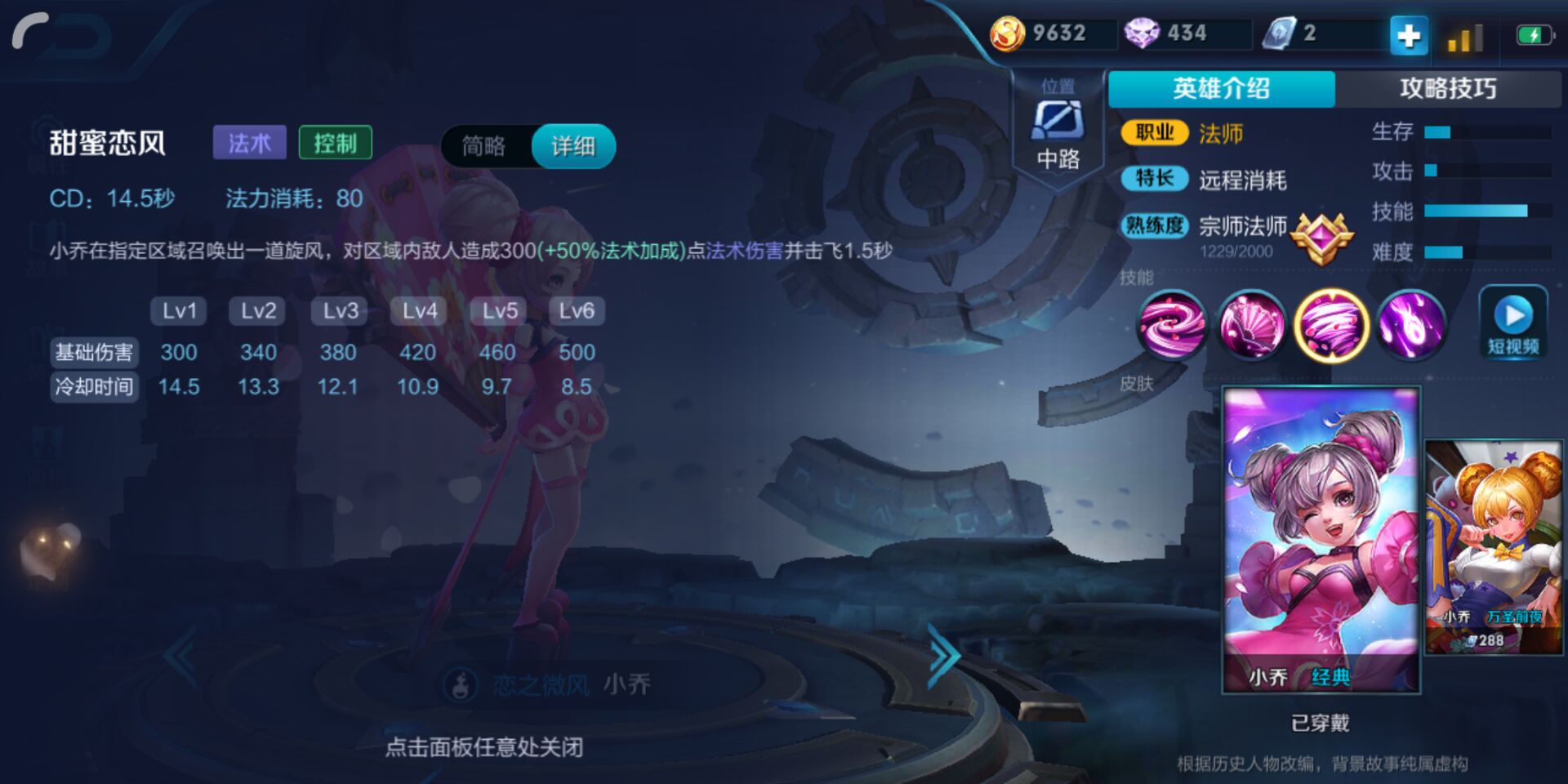Select the 法术 attribute tag
Image resolution: width=1568 pixels, height=784 pixels.
click(x=251, y=141)
